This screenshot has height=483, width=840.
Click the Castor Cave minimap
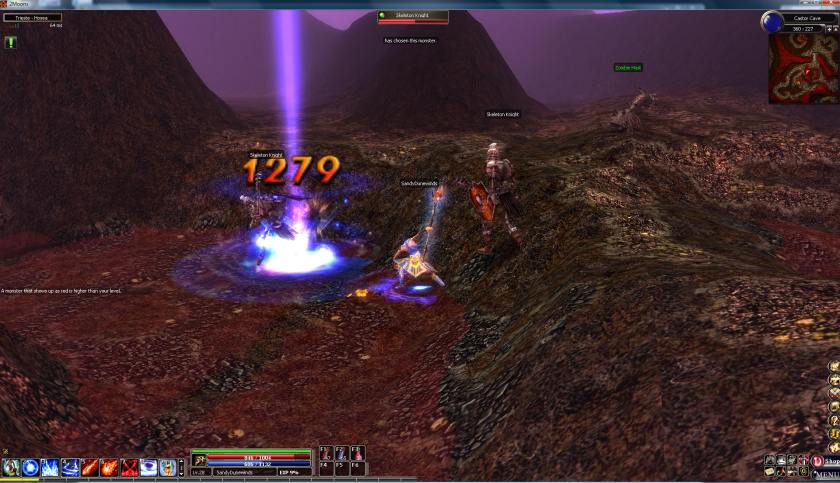[802, 69]
